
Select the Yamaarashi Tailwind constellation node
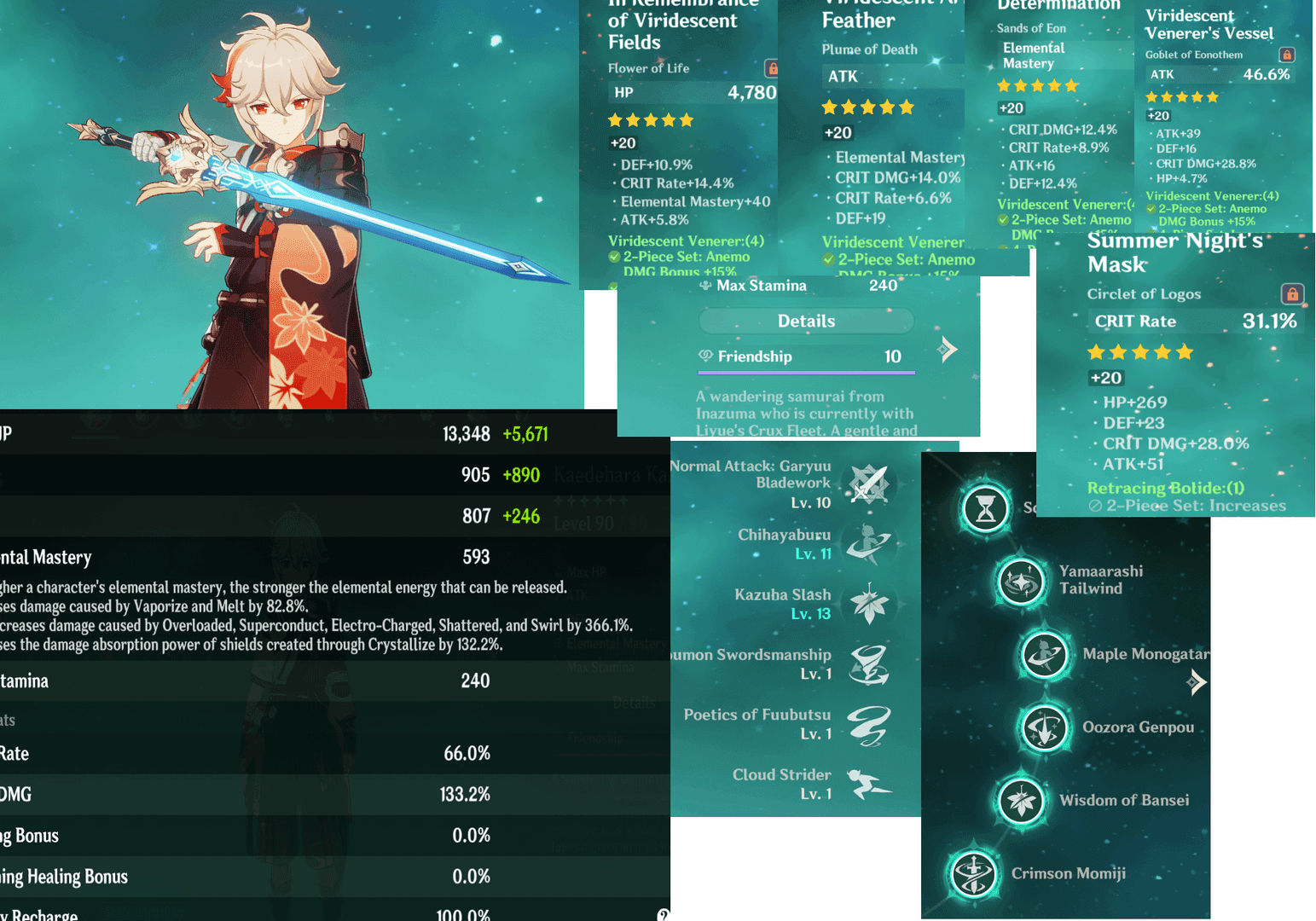1021,582
